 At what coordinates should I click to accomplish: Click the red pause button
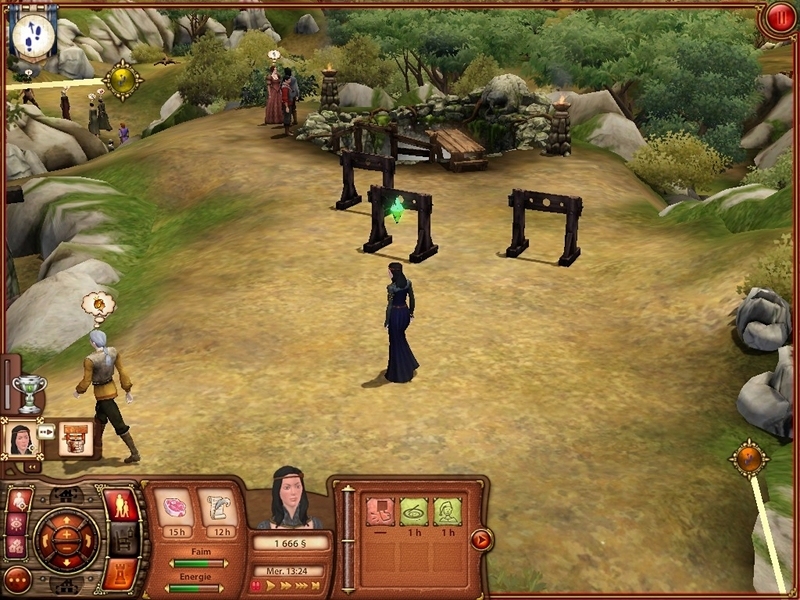[778, 19]
